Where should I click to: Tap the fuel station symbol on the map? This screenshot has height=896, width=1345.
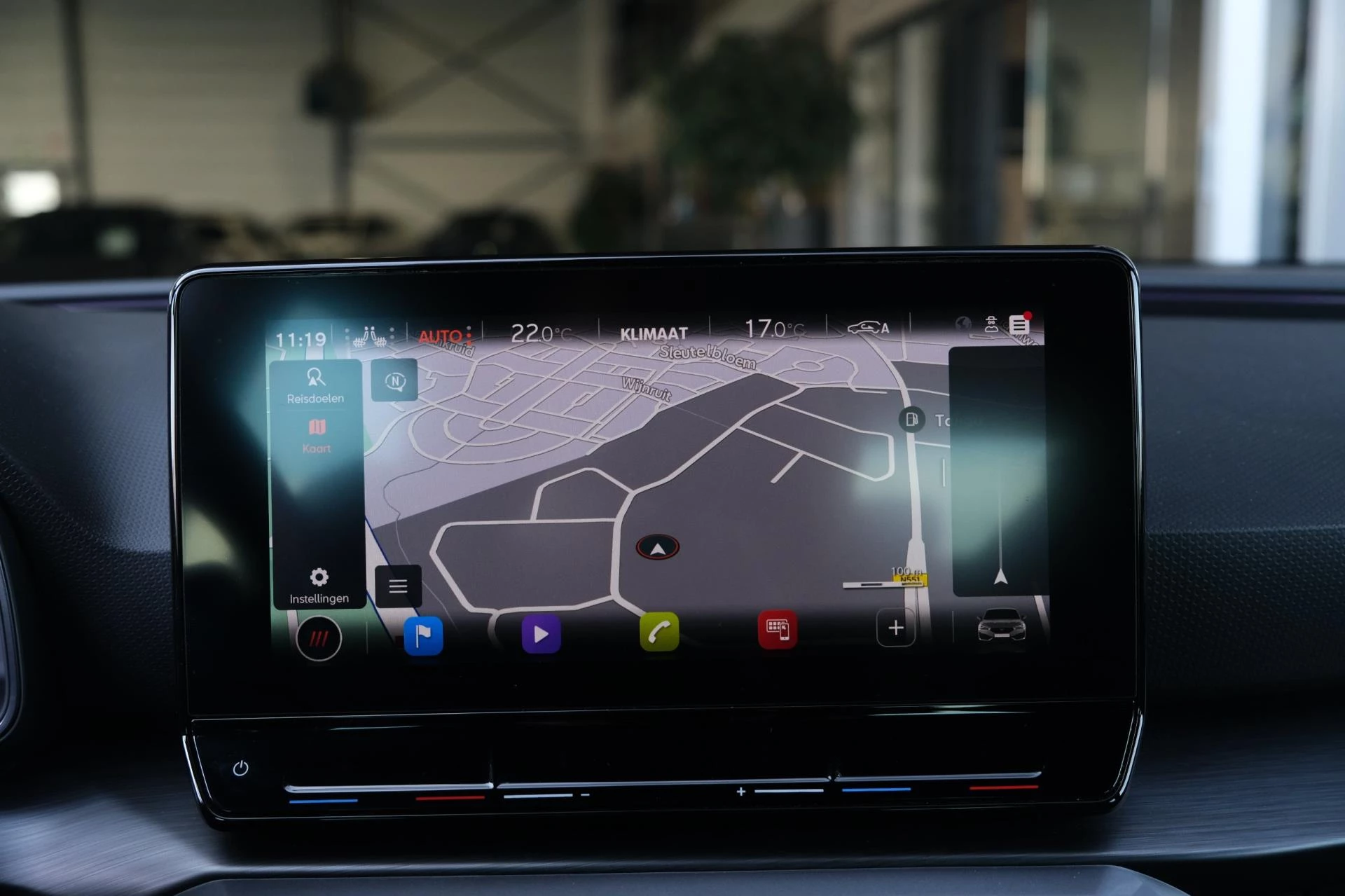pyautogui.click(x=911, y=419)
